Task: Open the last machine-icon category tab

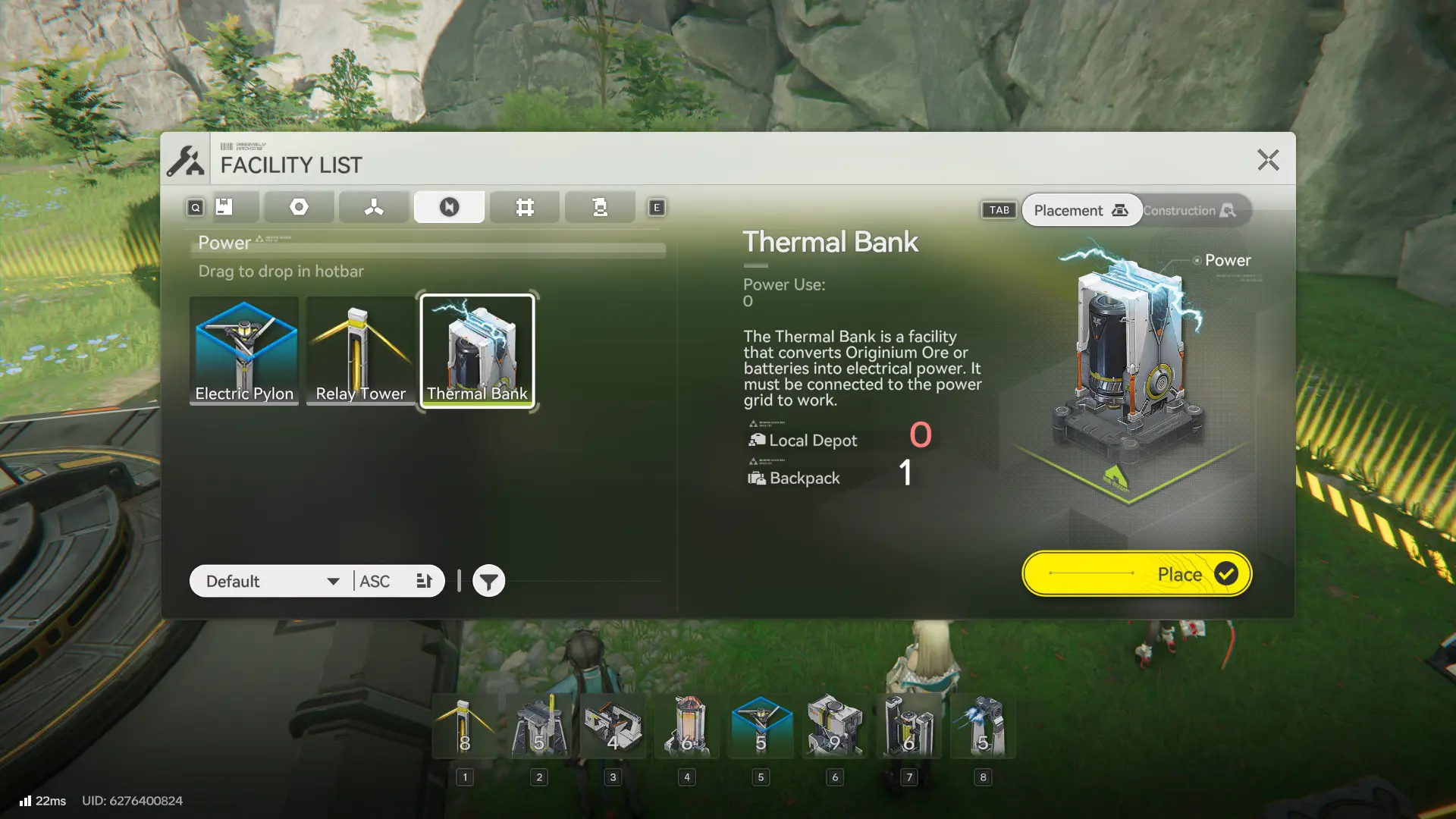Action: tap(600, 207)
